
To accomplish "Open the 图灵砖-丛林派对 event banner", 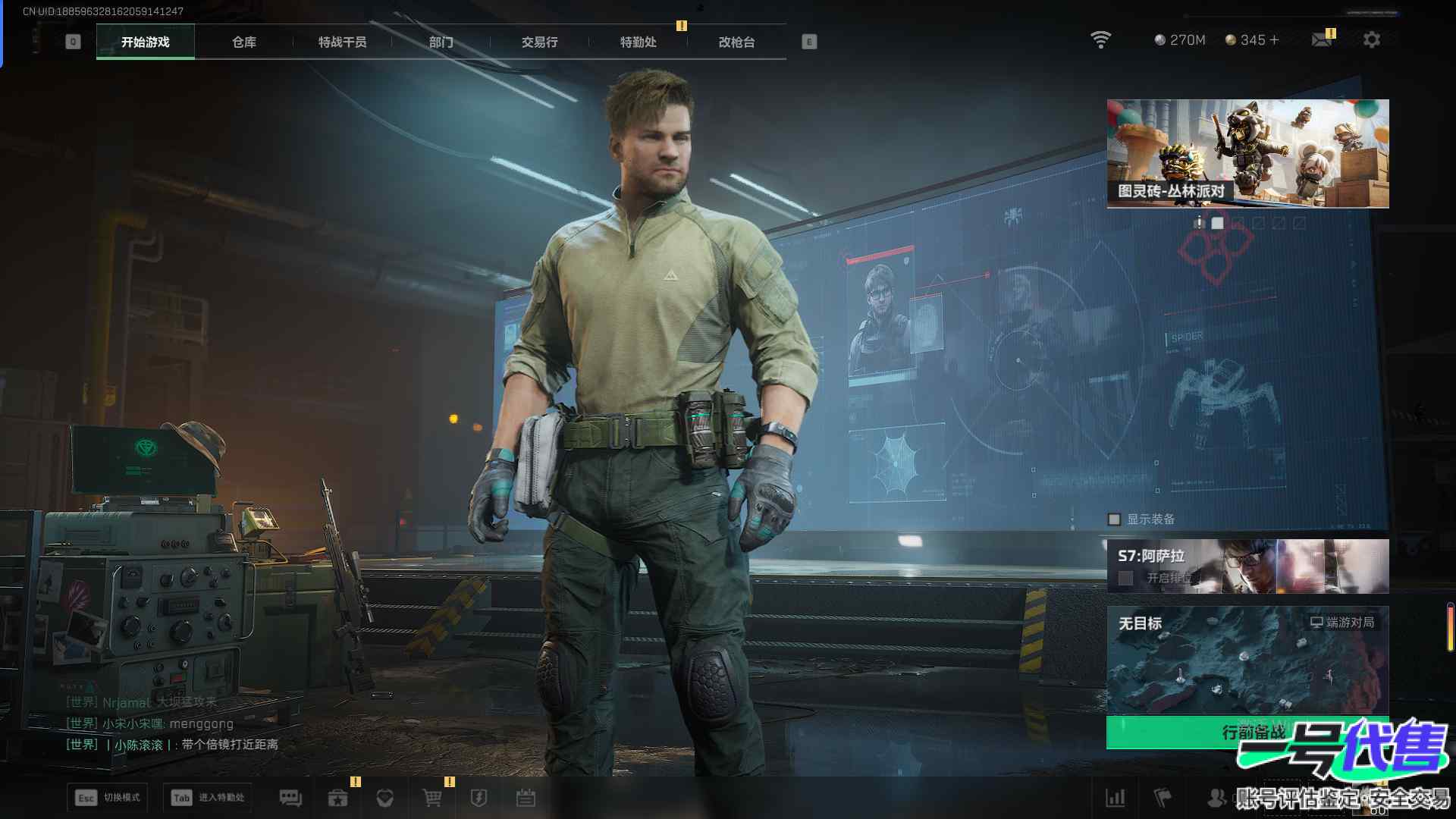I will (1247, 153).
